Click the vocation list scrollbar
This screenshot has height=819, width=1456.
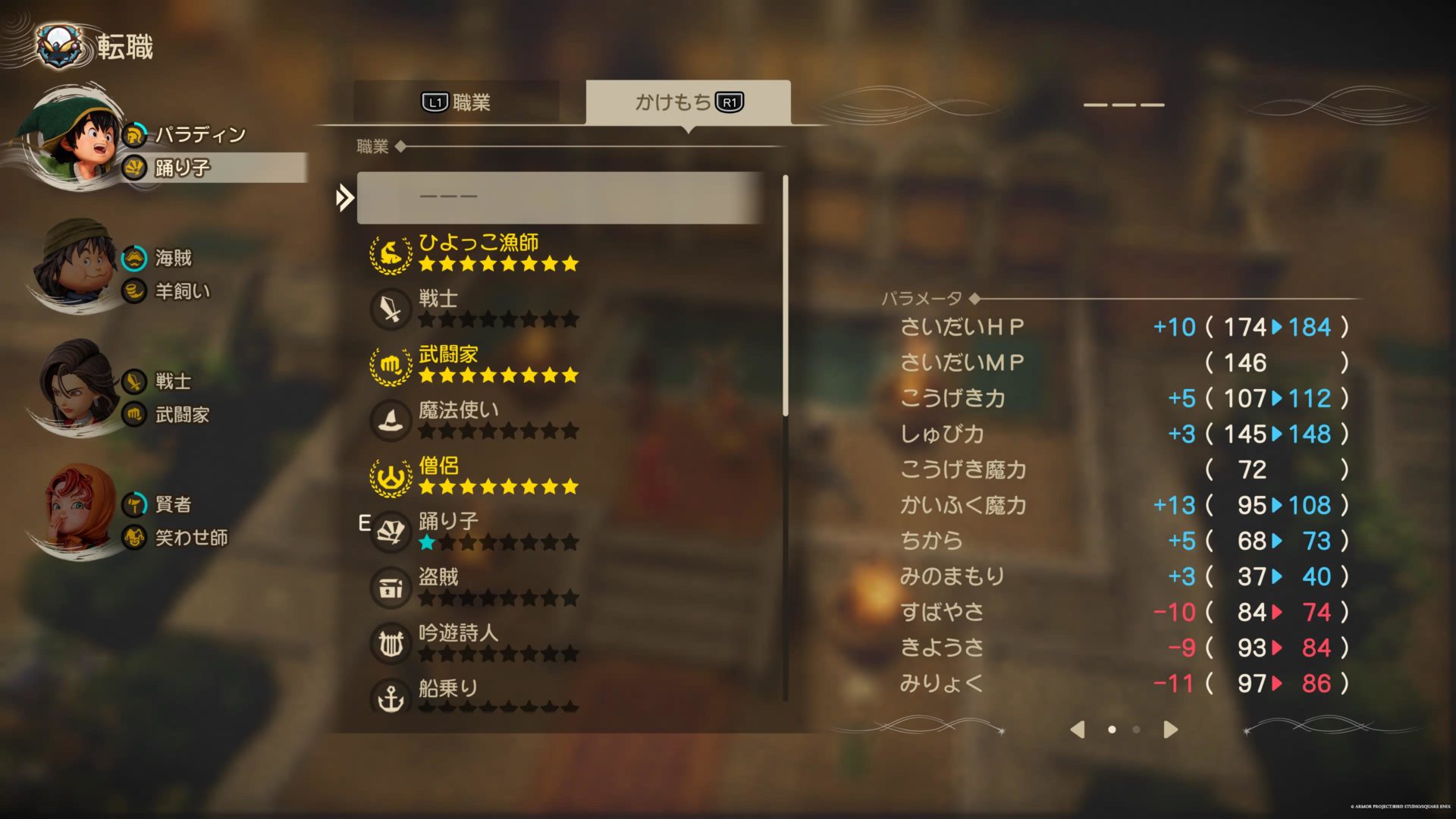click(x=785, y=296)
